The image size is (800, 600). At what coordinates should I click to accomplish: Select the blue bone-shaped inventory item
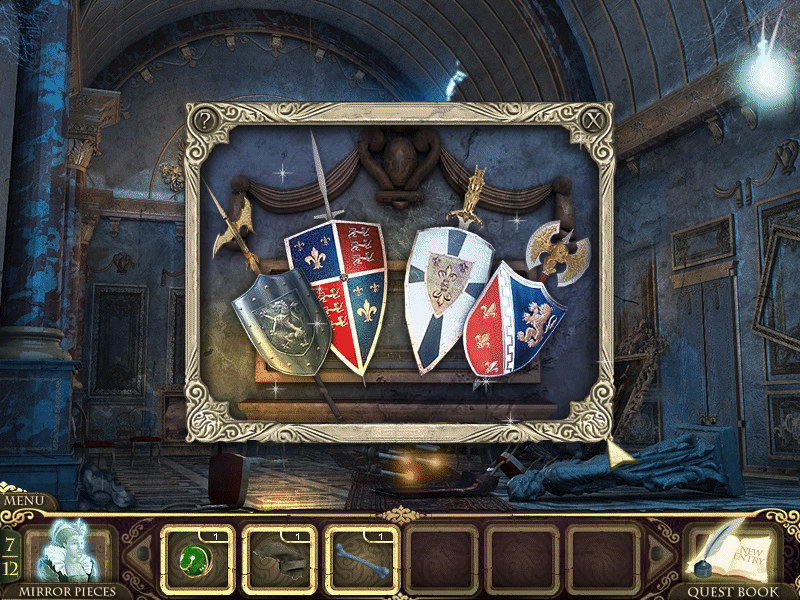tap(361, 559)
